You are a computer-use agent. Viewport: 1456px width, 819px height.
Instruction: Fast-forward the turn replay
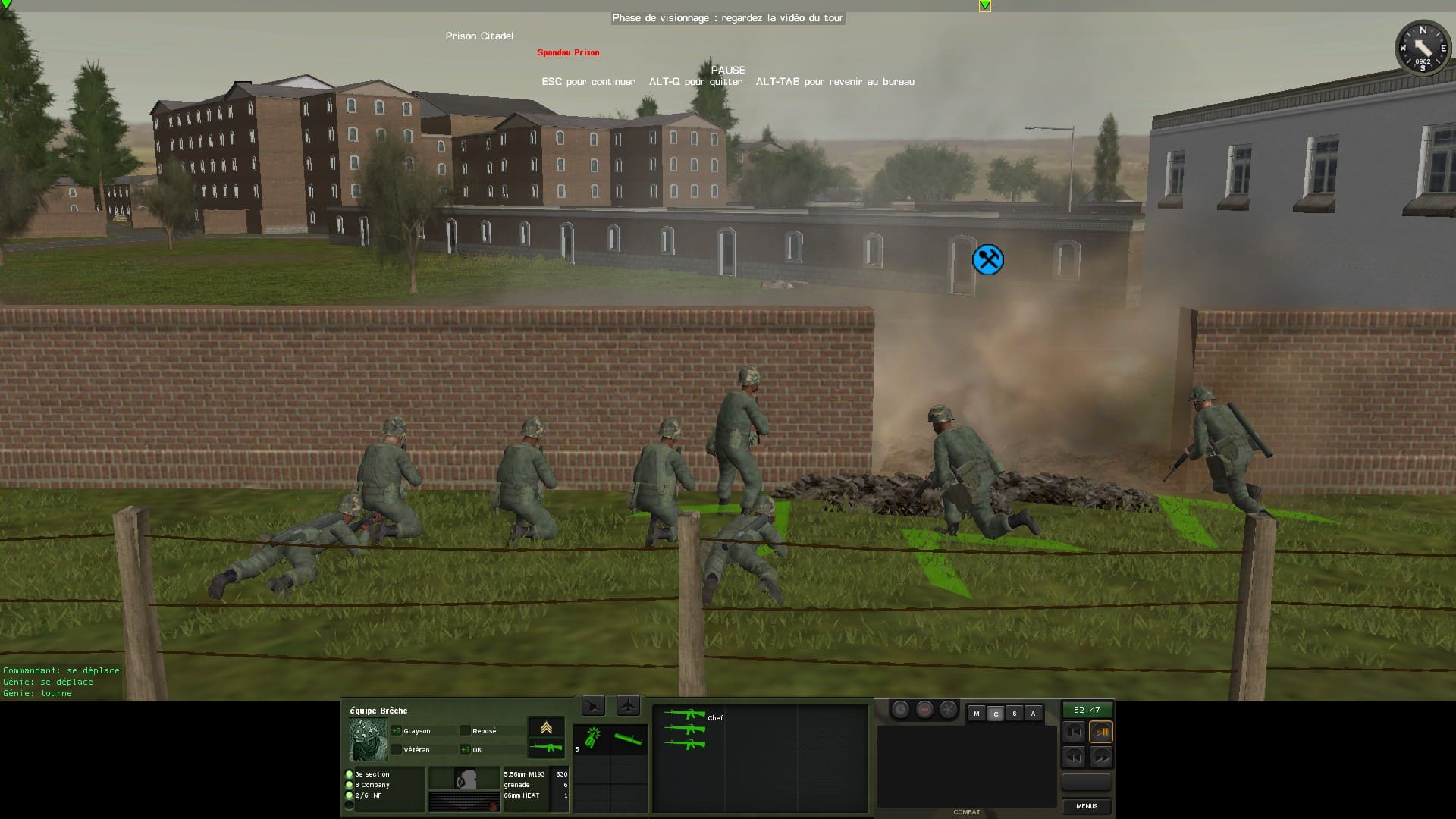(x=1101, y=757)
